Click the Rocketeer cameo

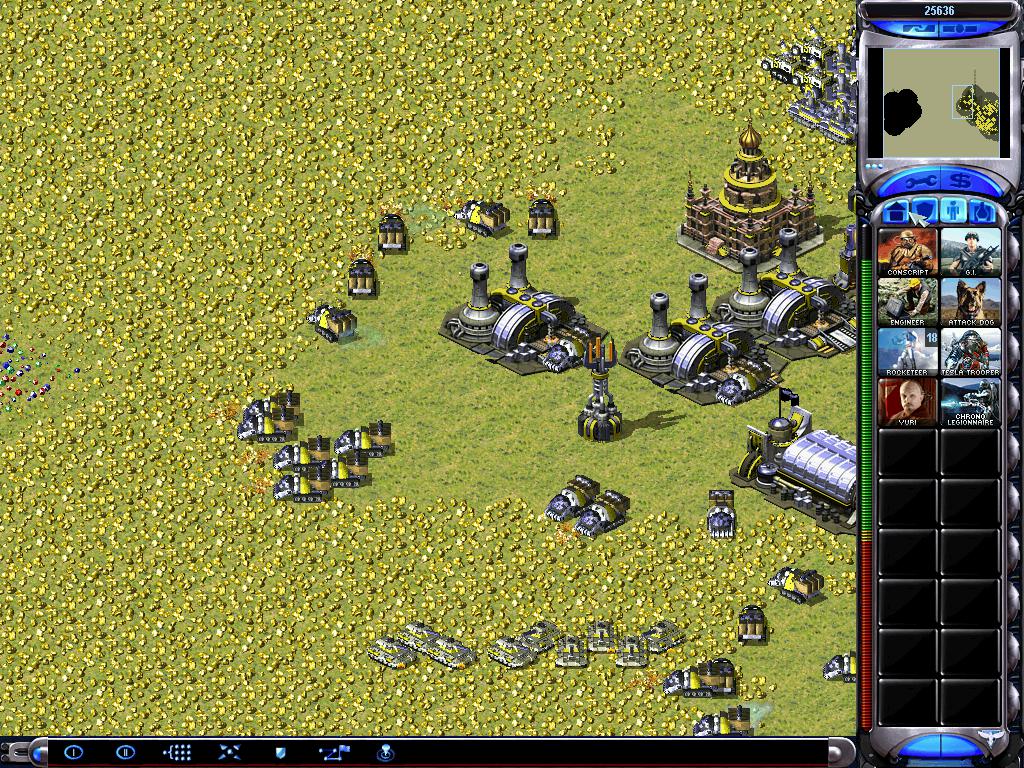(x=908, y=352)
